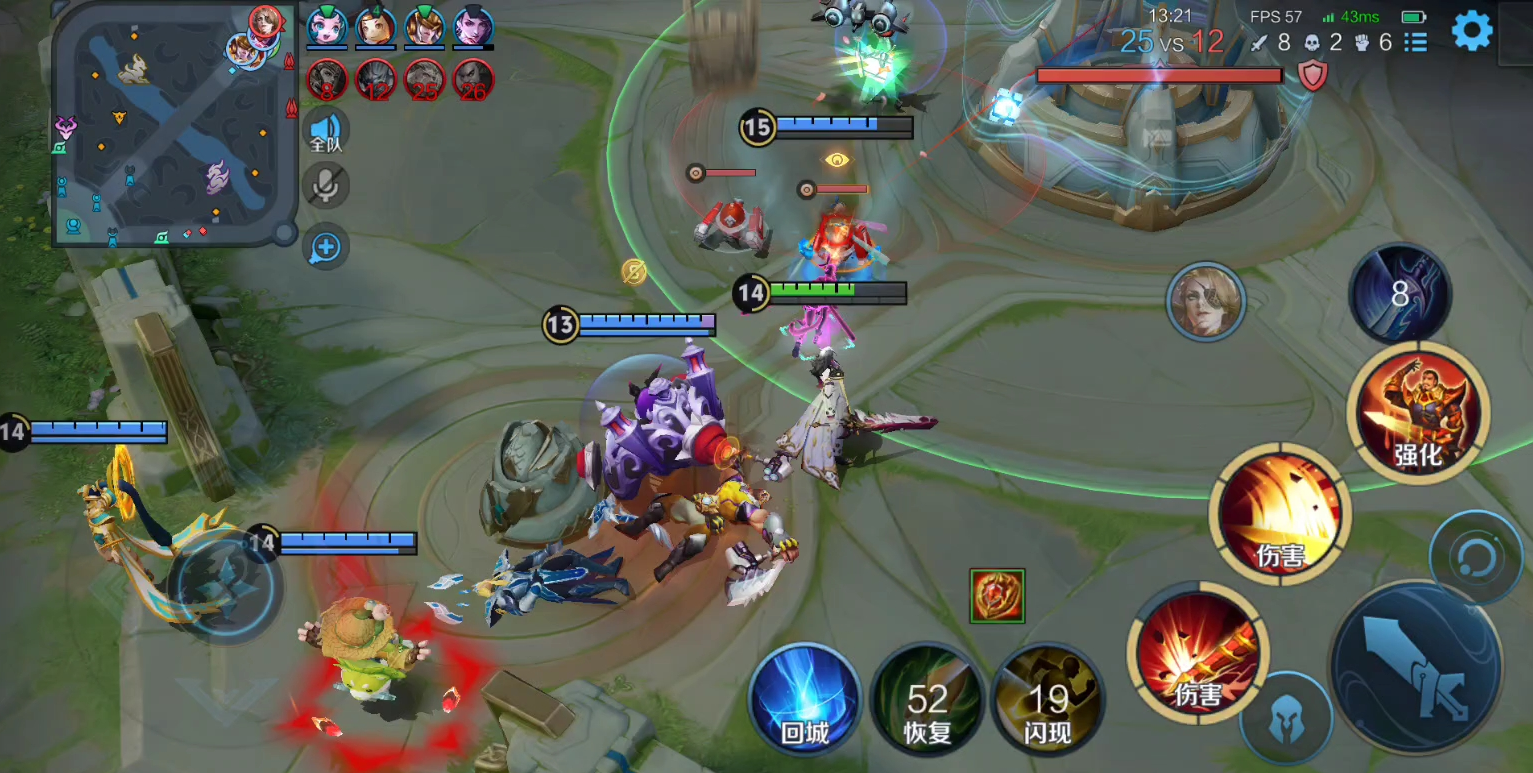Cast the upper 伤害 flame slash skill
1533x773 pixels.
1280,514
